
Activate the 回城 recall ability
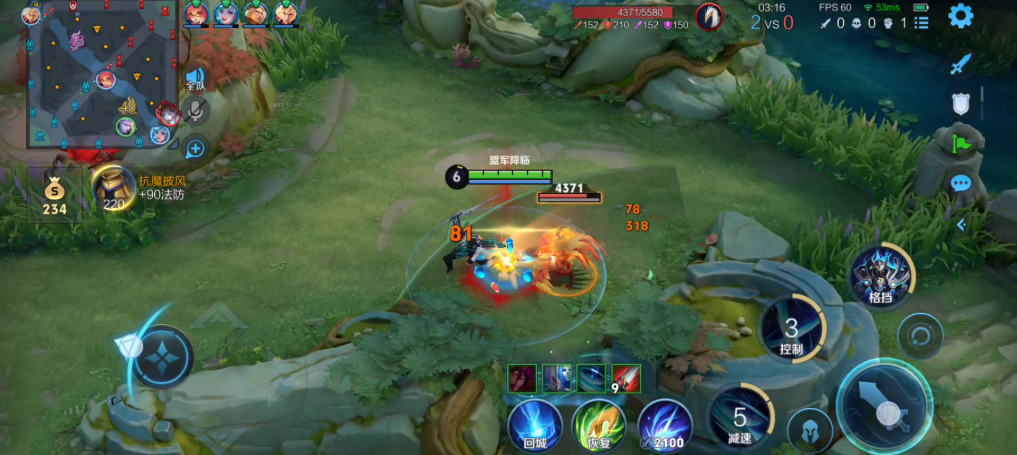533,423
